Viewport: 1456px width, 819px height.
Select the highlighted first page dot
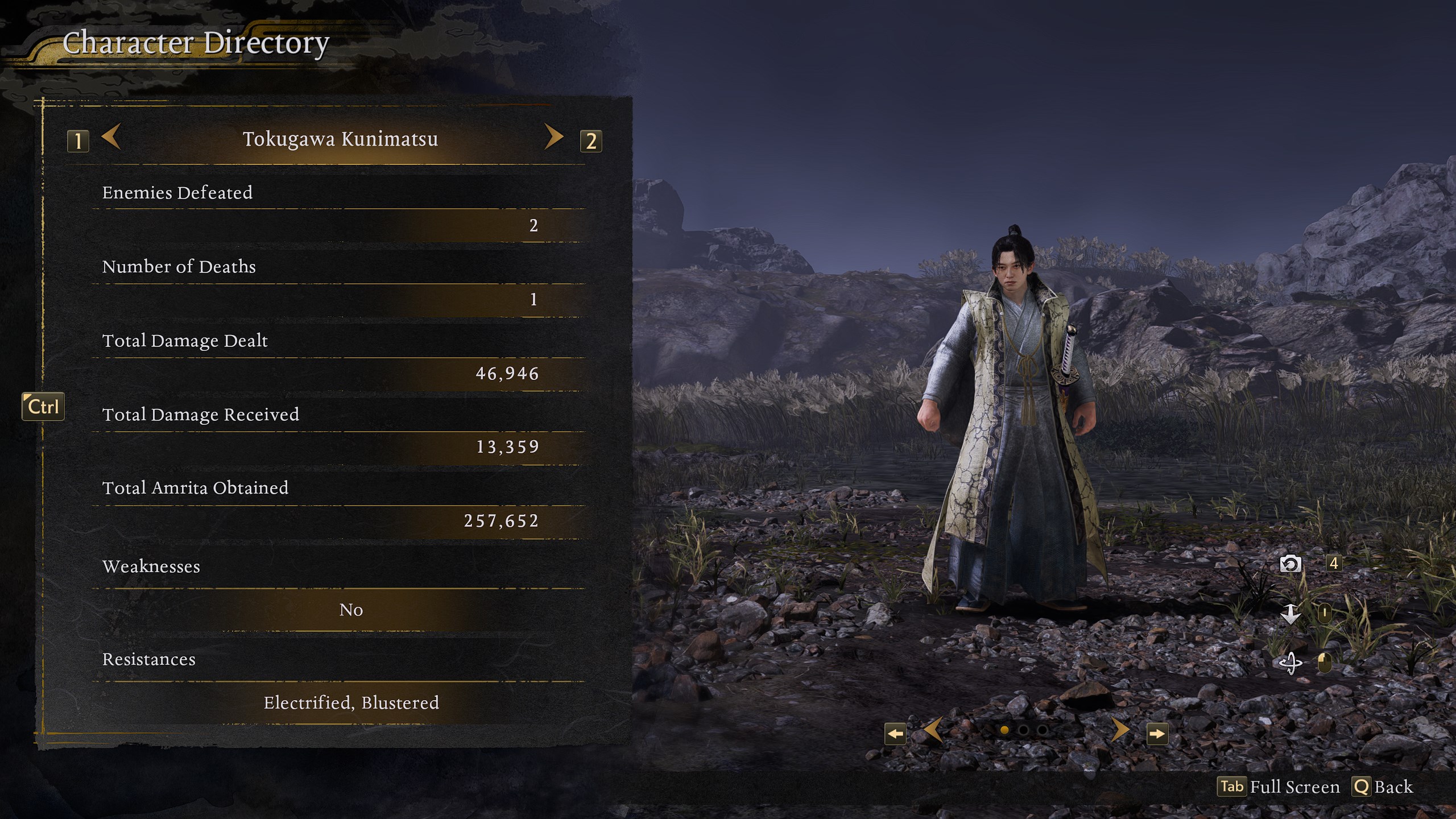point(1004,730)
